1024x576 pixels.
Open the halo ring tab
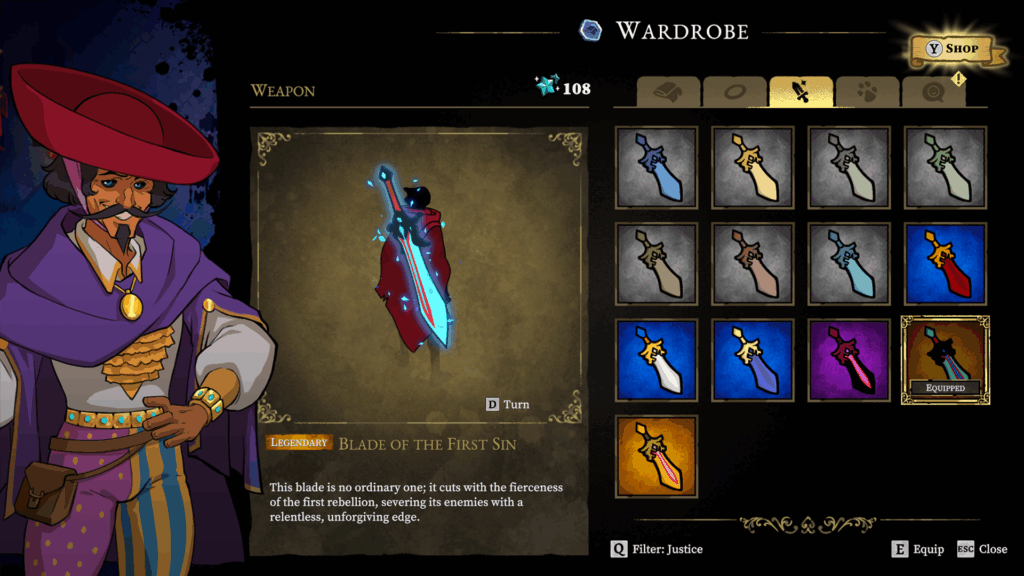735,92
